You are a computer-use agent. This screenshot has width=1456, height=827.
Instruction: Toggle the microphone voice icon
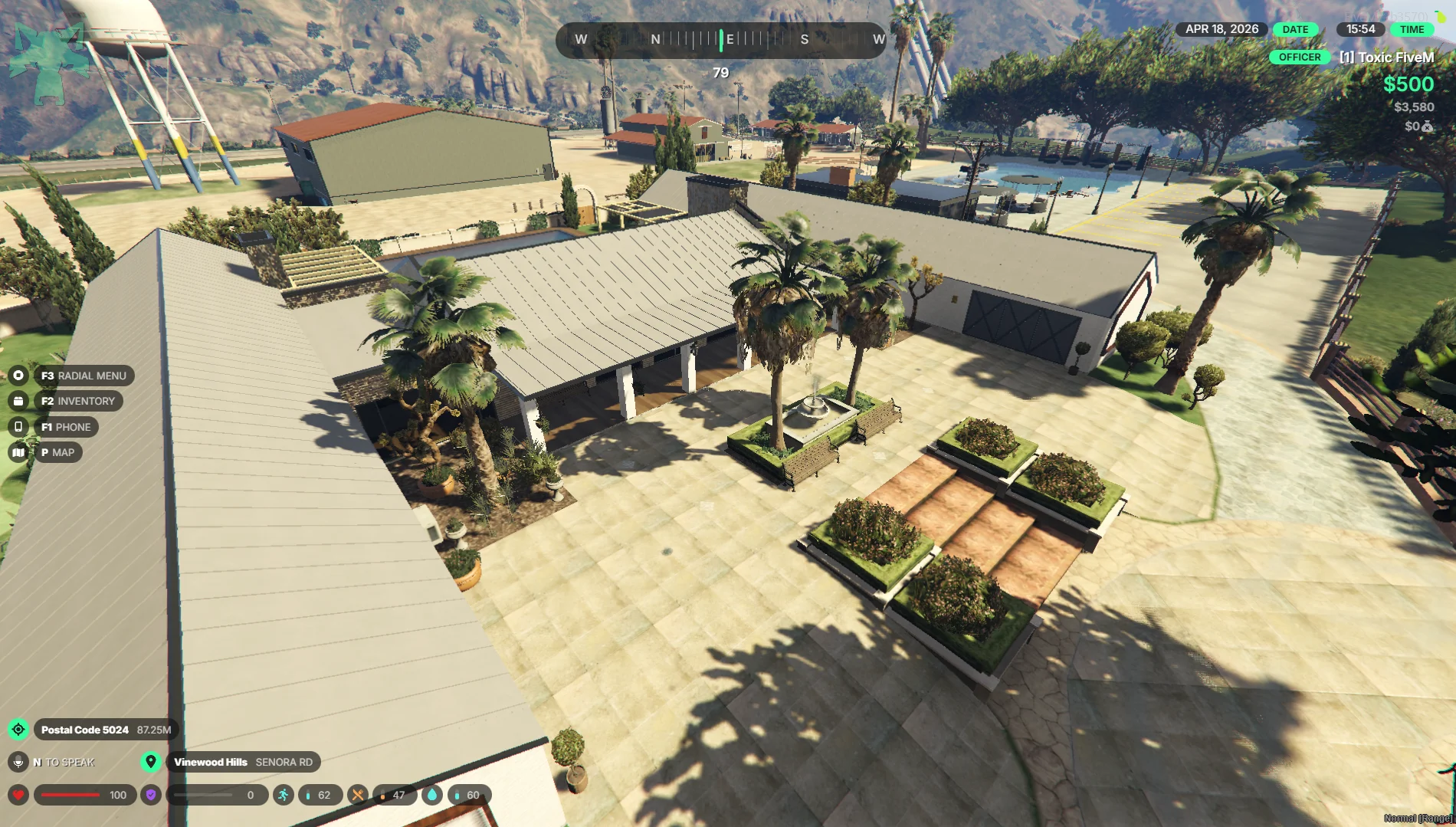(18, 762)
